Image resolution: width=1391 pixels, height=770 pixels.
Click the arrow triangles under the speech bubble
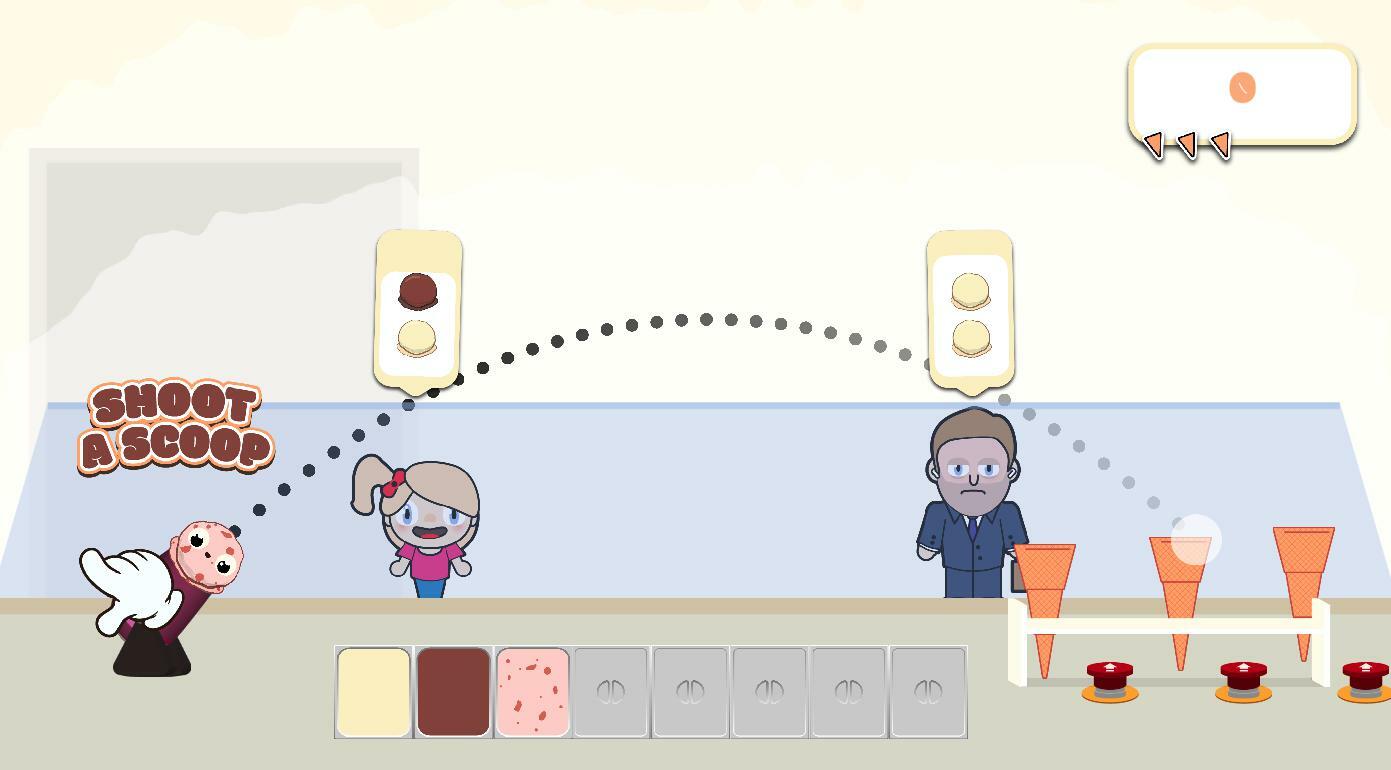[1188, 146]
